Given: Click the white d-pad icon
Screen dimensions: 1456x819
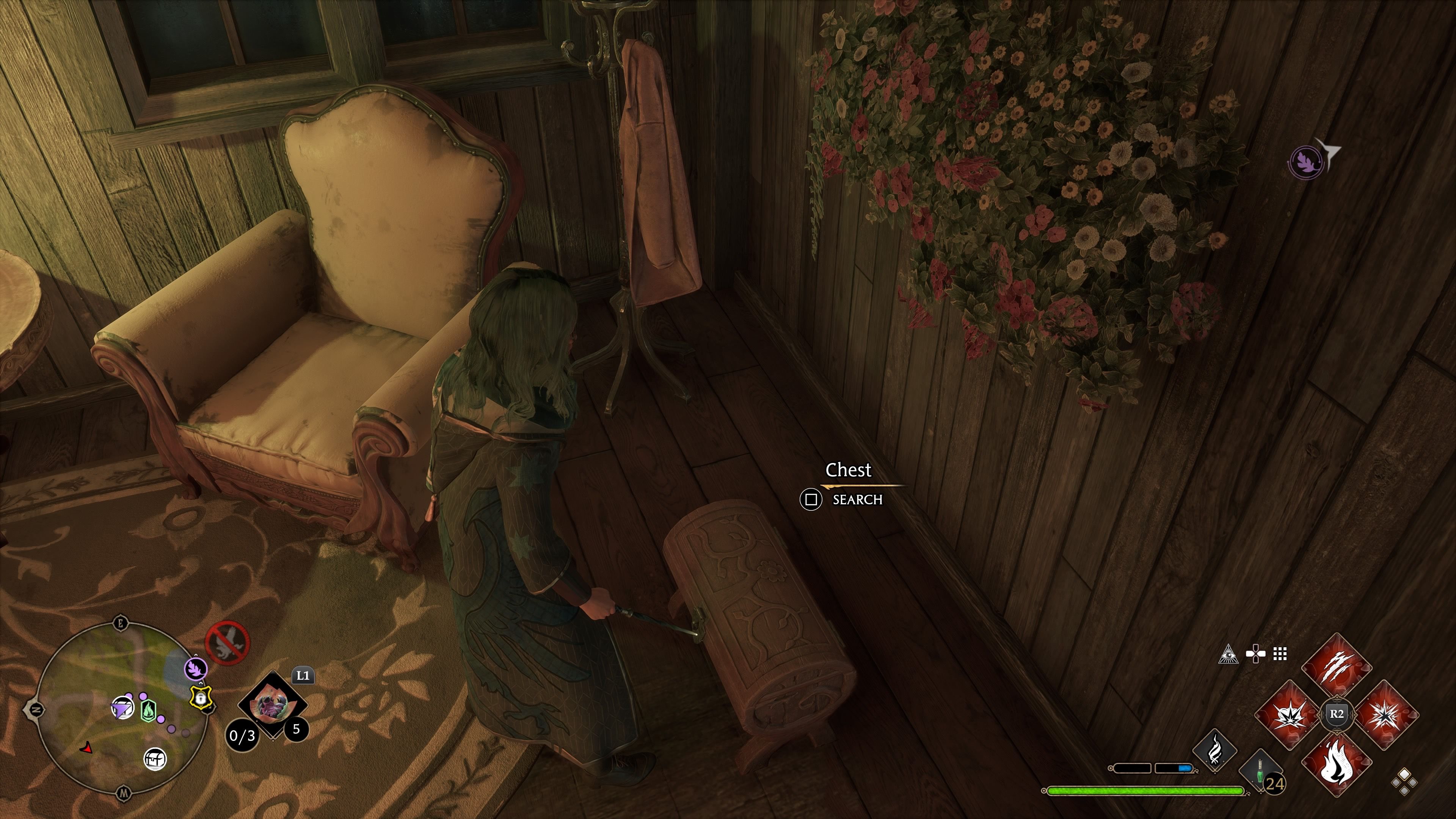Looking at the screenshot, I should coord(1255,654).
